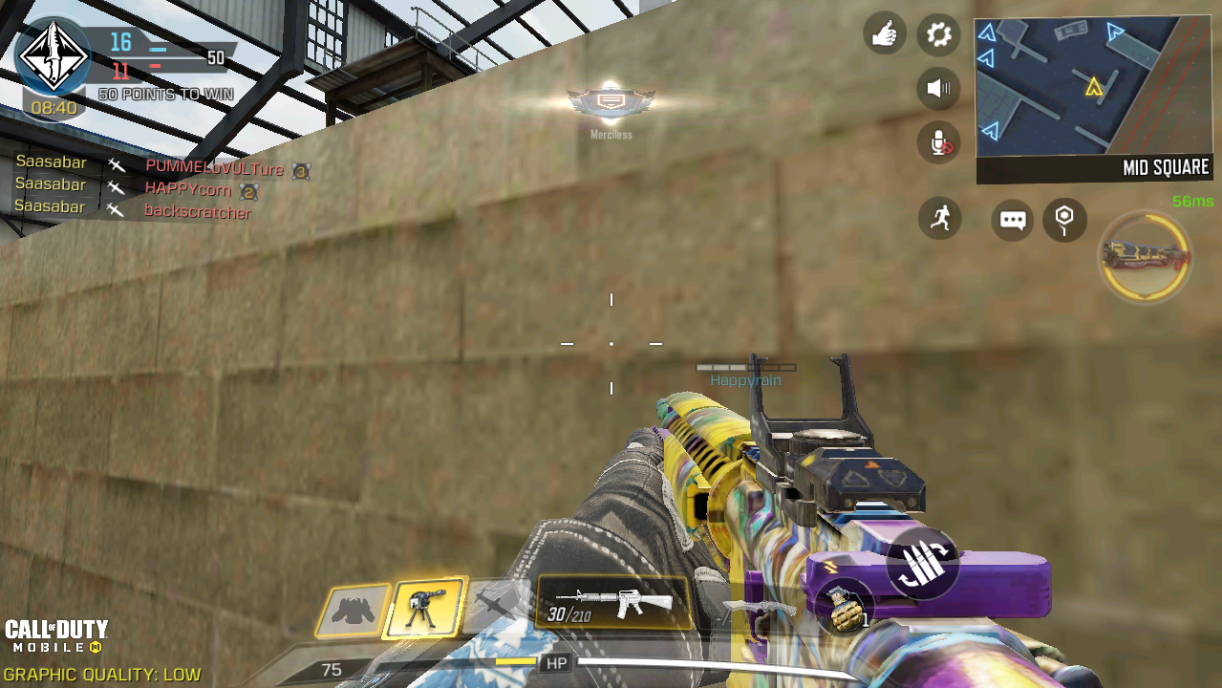
Task: Select the greyed-out stealth aircraft scorestreak slot
Action: coord(495,602)
